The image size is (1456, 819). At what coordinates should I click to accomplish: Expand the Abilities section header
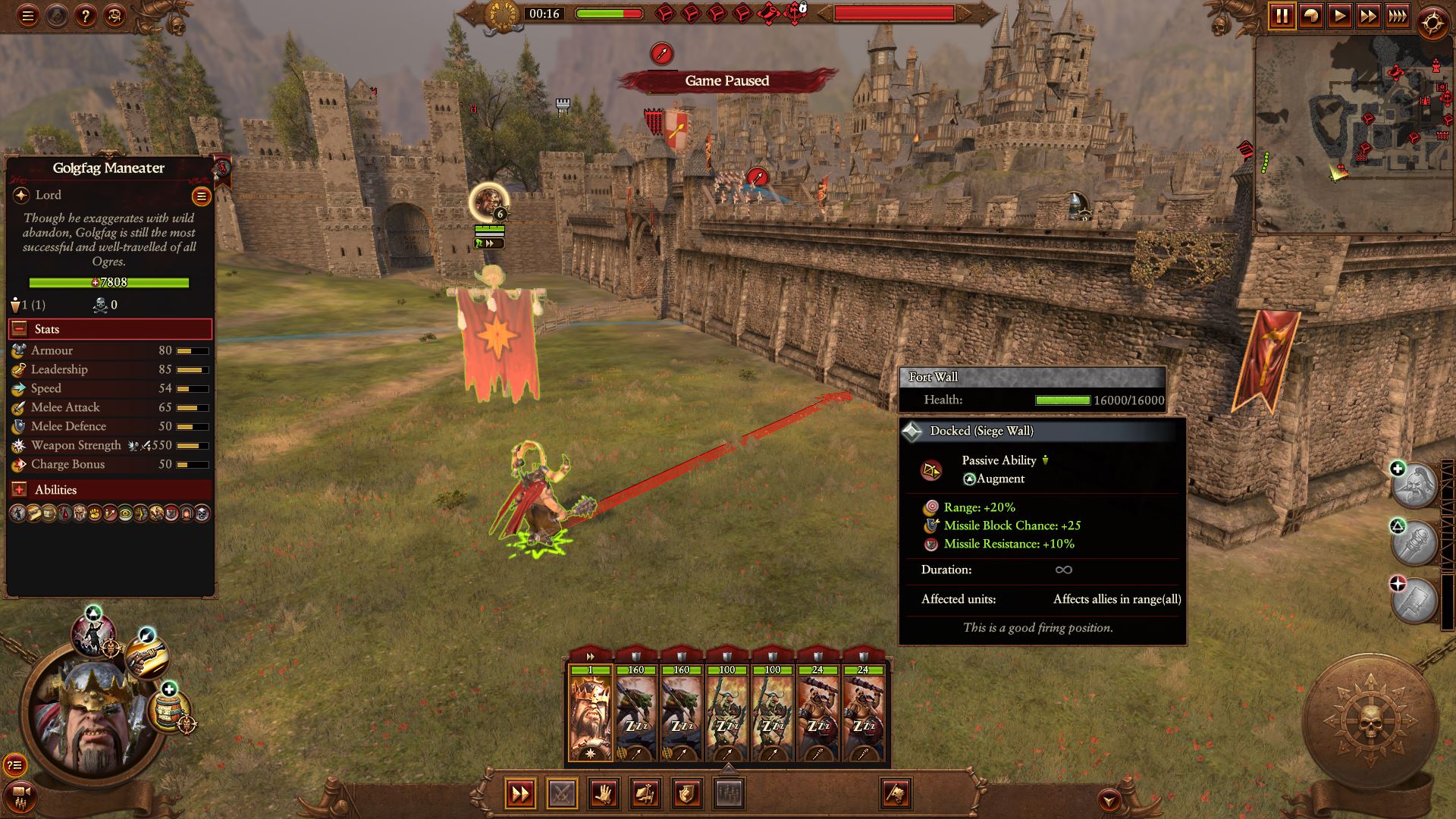18,489
